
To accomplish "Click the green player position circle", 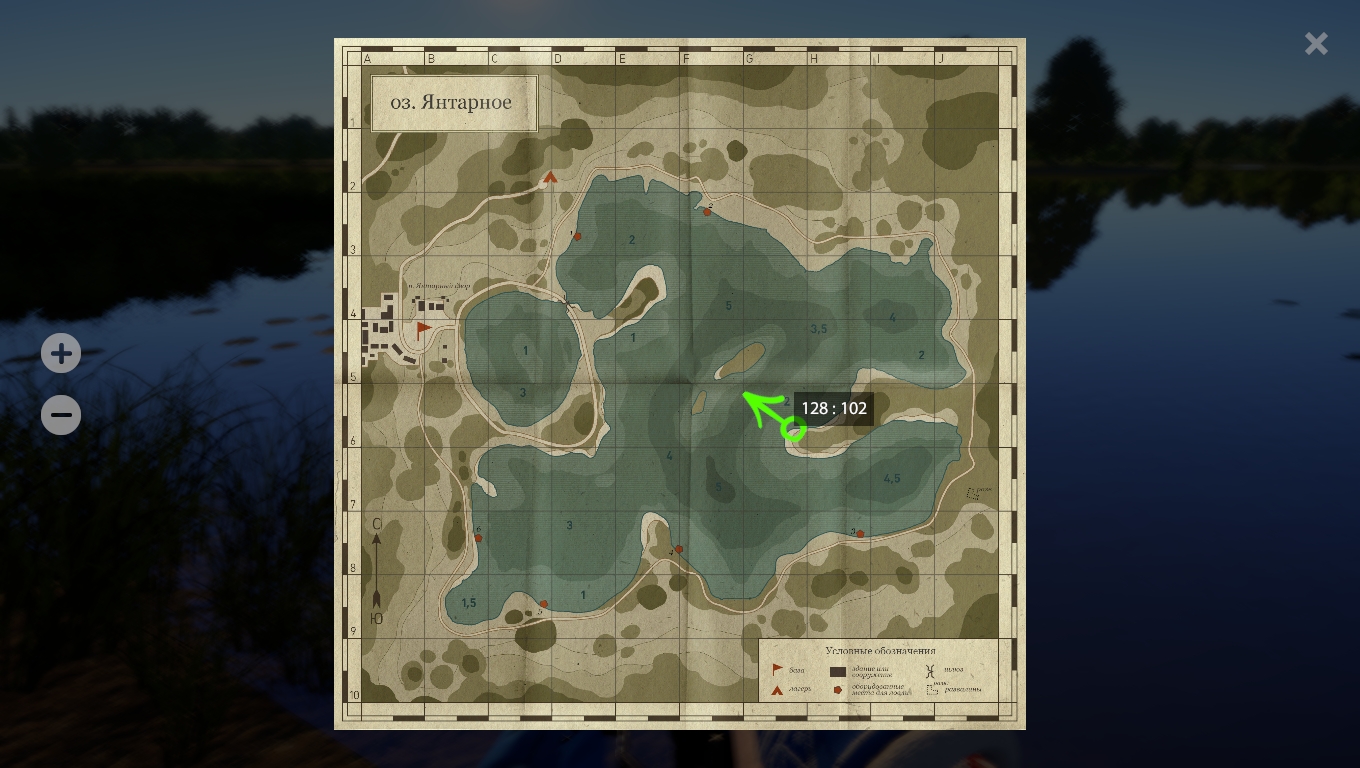I will coord(793,430).
